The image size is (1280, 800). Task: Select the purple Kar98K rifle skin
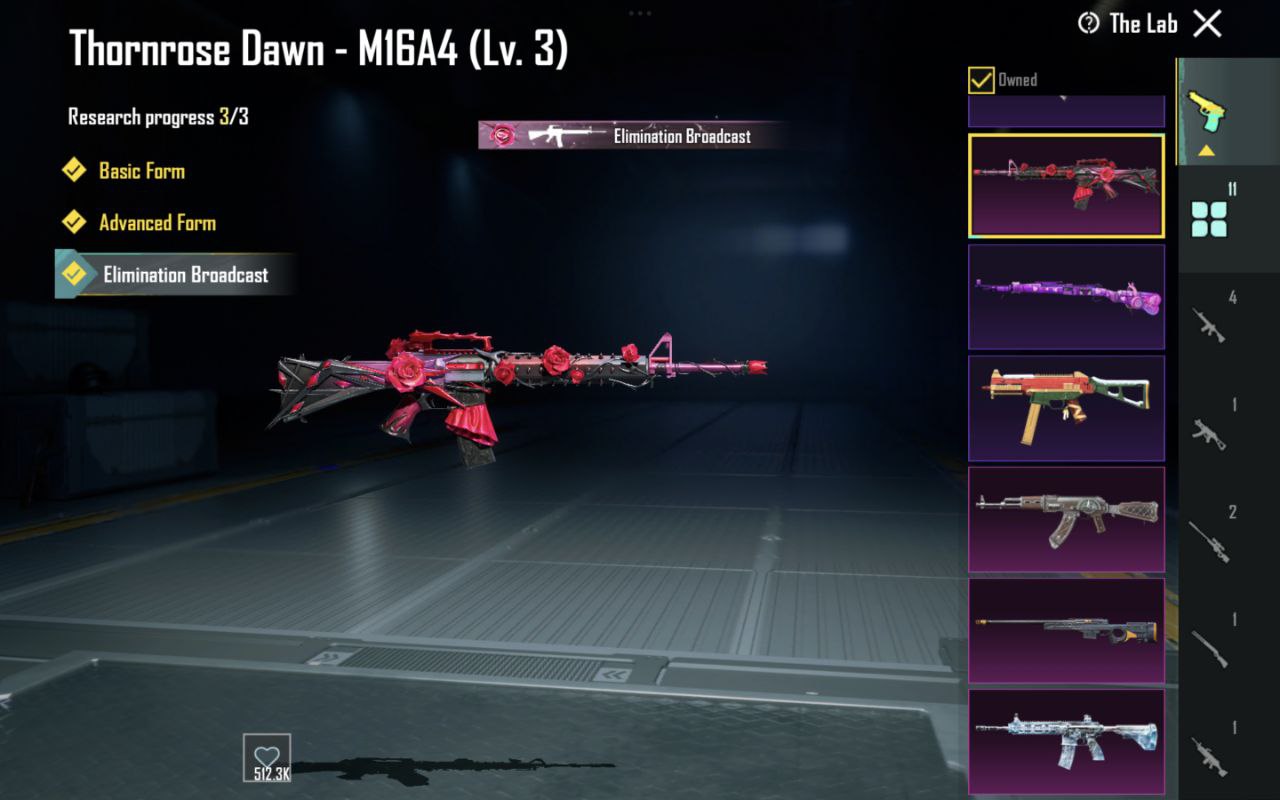pos(1066,297)
